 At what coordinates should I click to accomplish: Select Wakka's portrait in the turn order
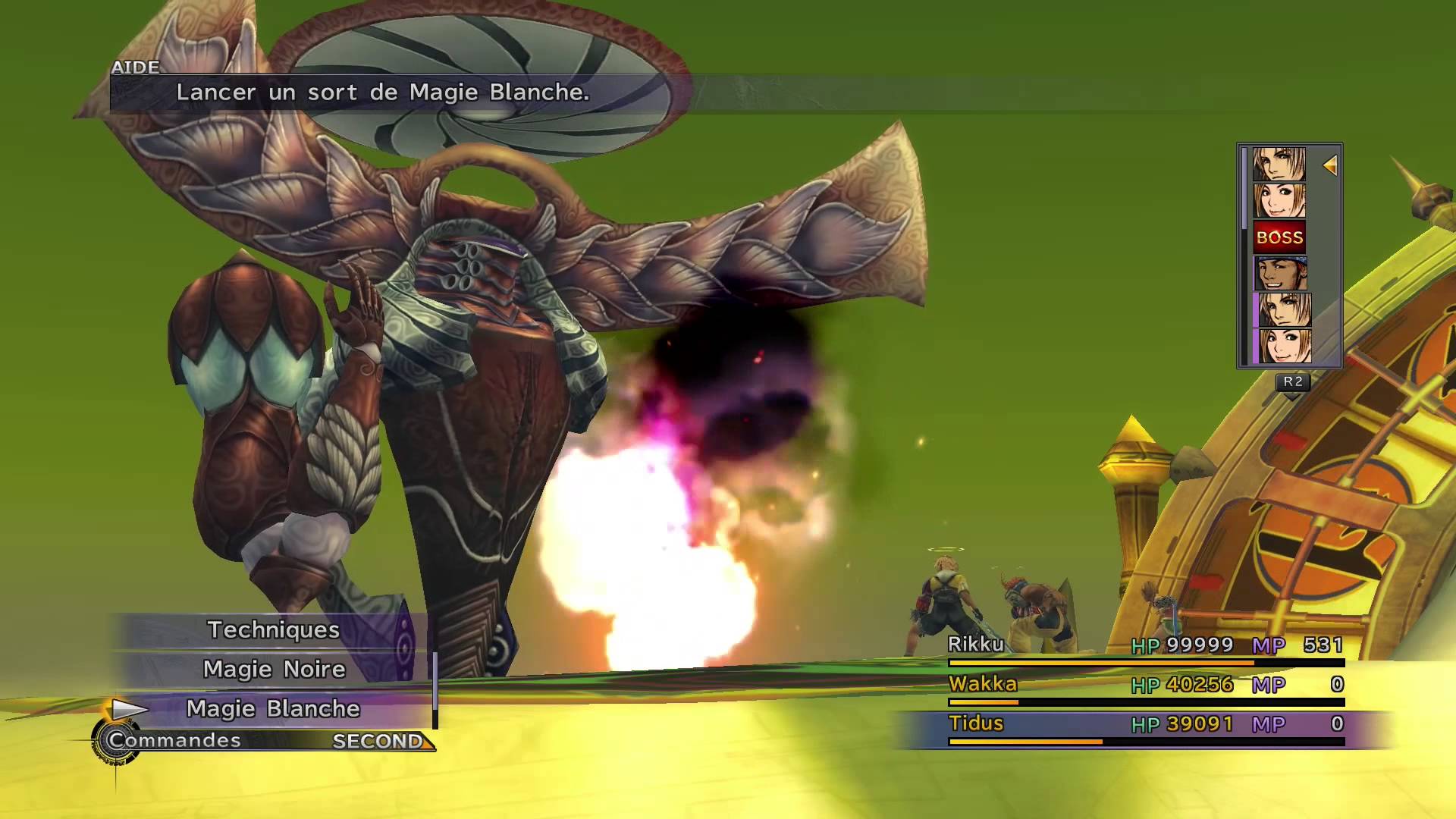[x=1279, y=274]
